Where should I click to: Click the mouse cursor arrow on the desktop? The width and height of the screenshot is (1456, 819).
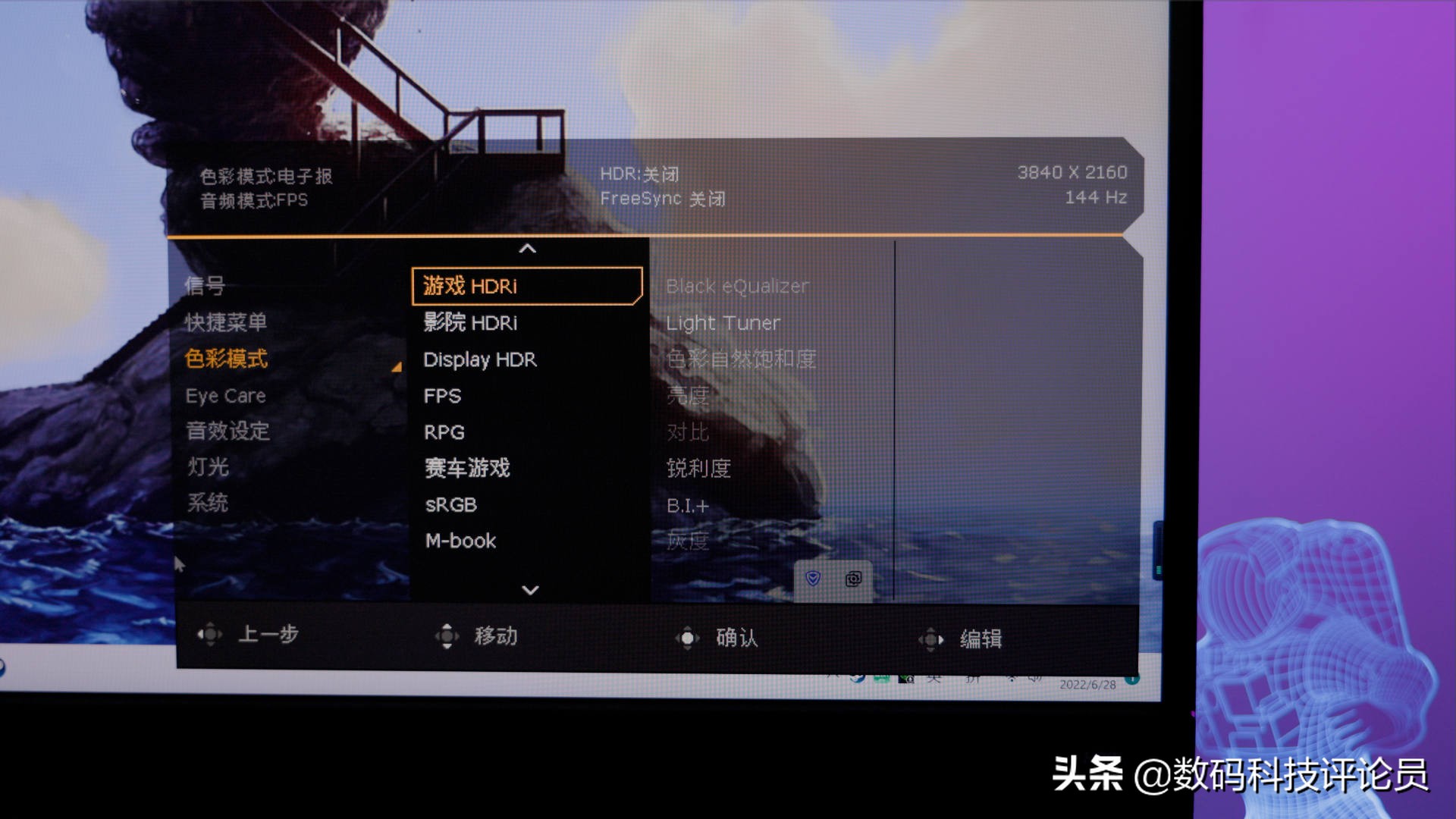point(180,564)
